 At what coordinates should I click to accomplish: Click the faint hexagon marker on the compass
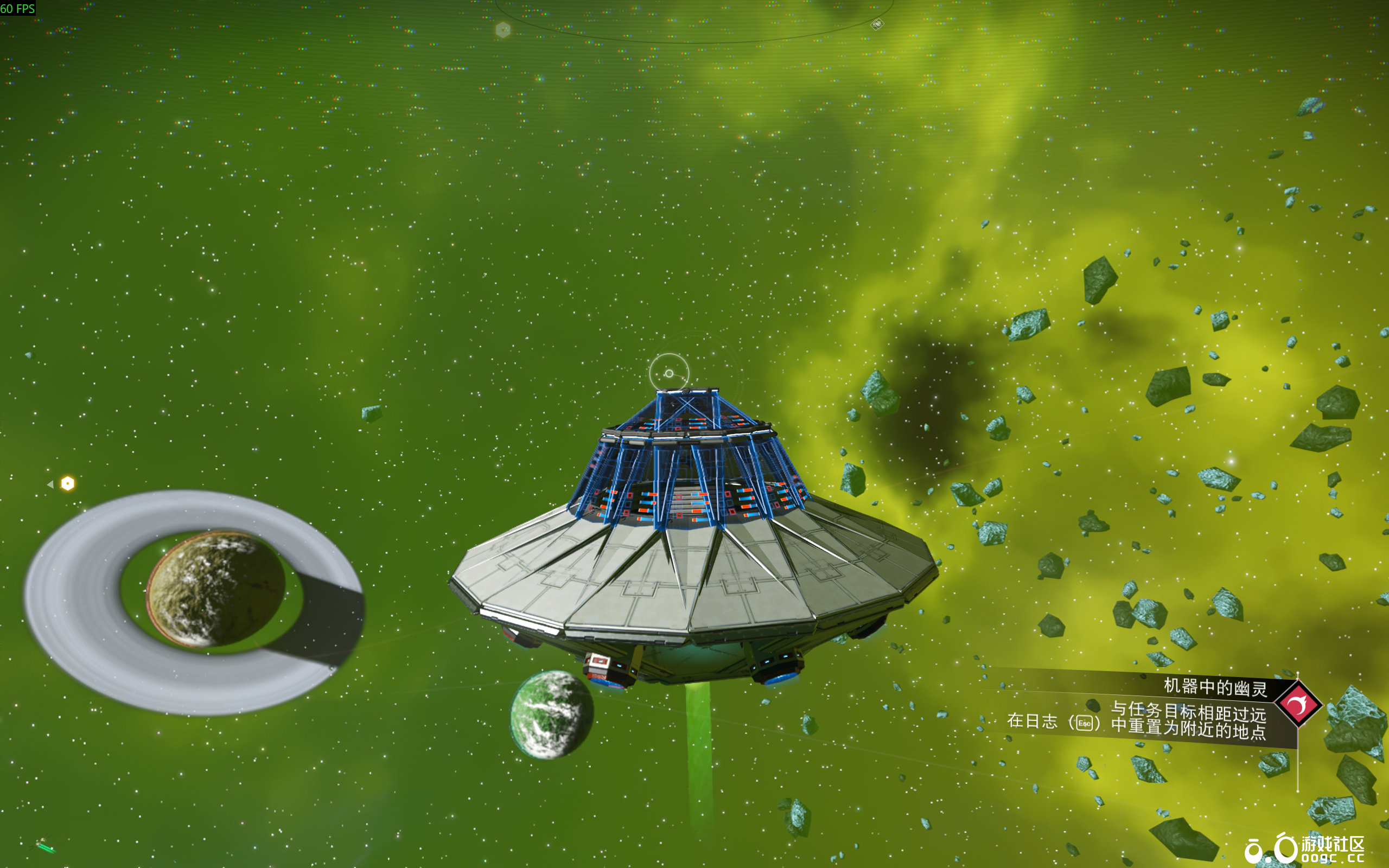point(503,29)
